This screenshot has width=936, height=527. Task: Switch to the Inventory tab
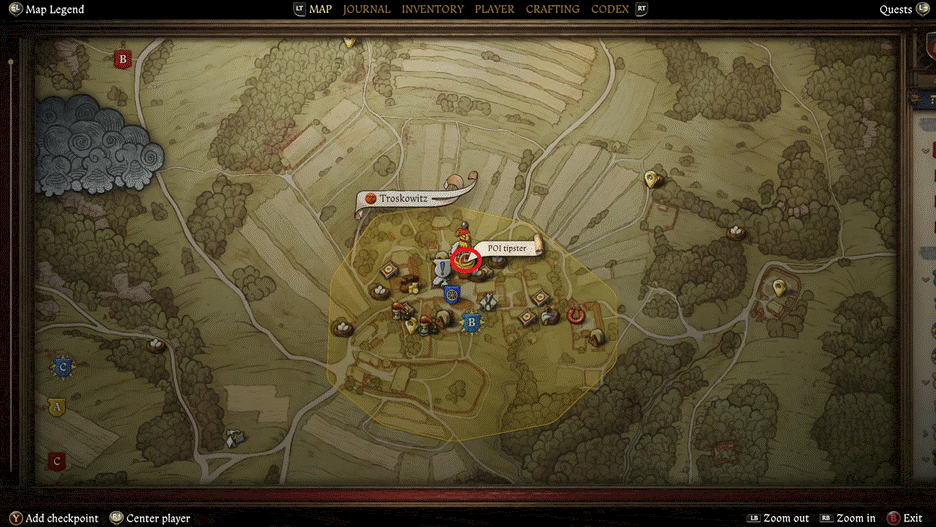click(432, 9)
